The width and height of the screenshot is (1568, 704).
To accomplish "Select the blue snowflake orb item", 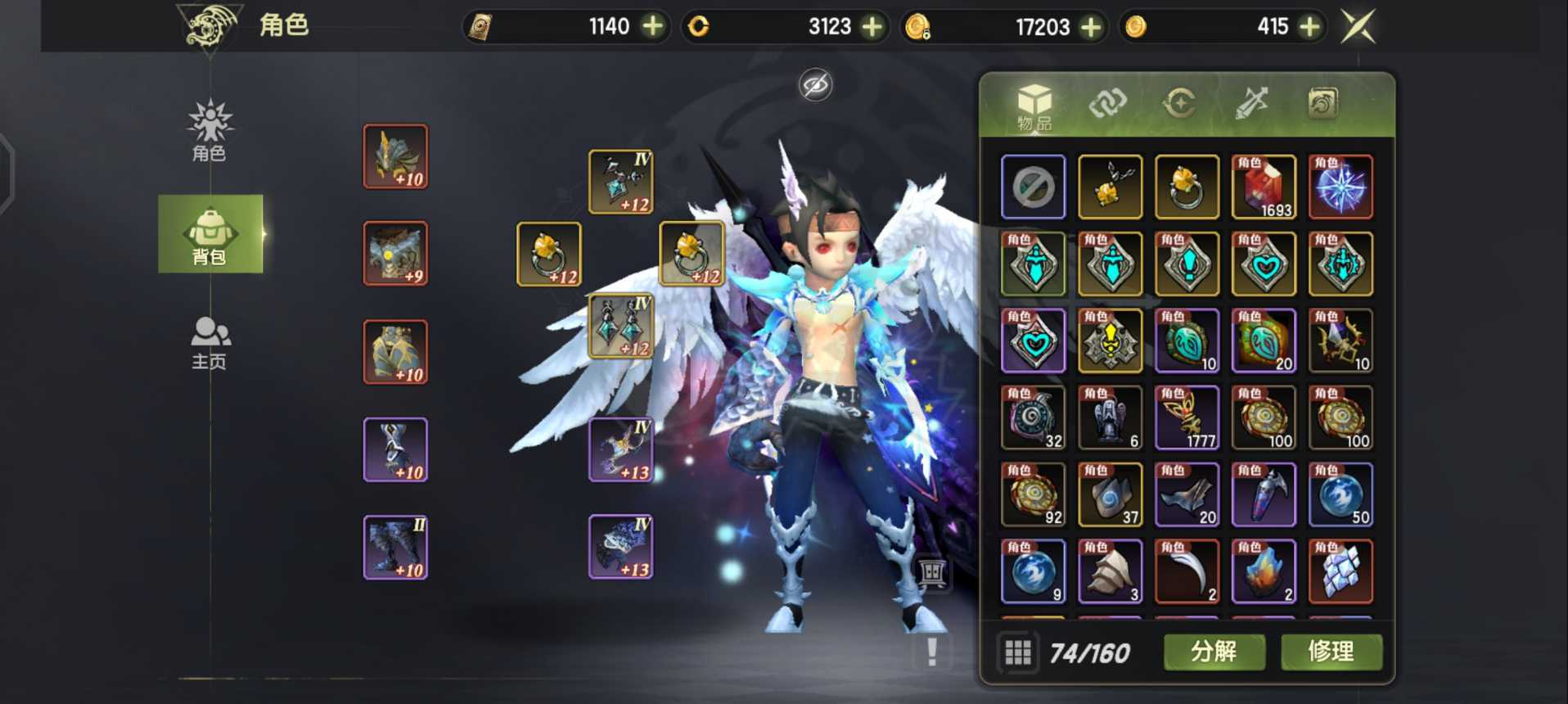I will point(1340,187).
